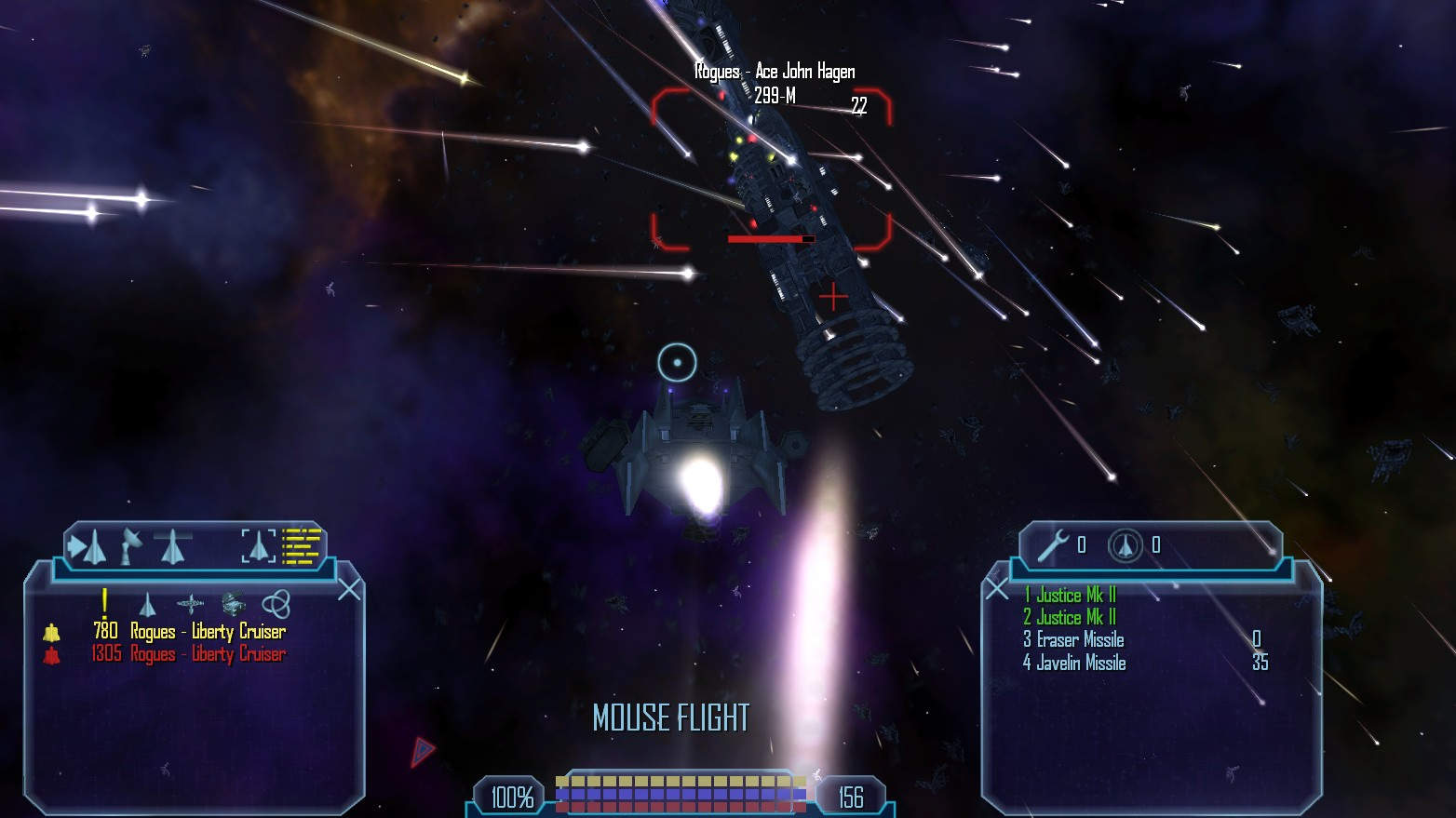Viewport: 1456px width, 818px height.
Task: Select the loot crate filter icon
Action: click(x=233, y=601)
